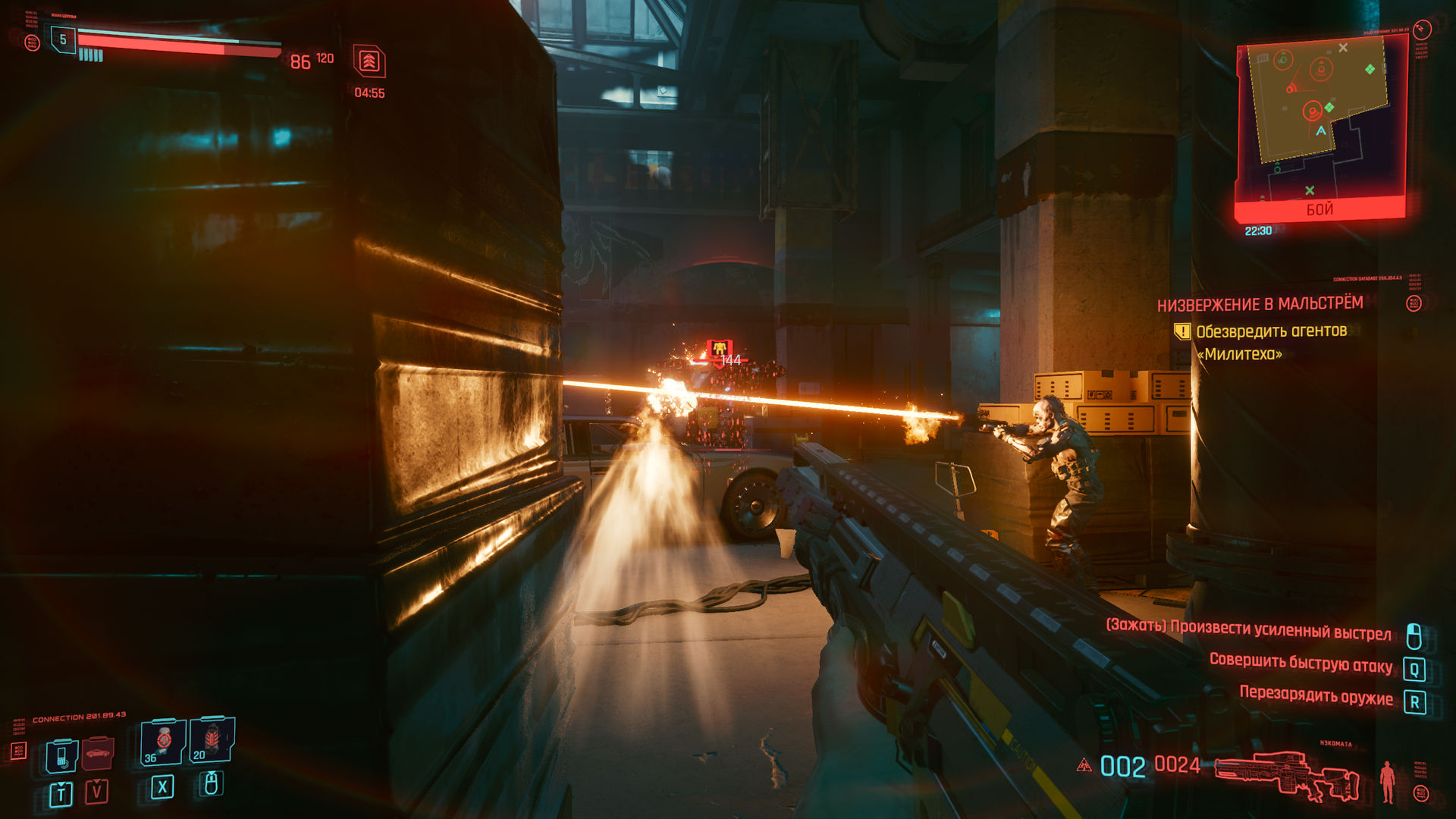Screen dimensions: 1456x819
Task: Click the grenade quickslot icon showing 36
Action: coord(162,742)
